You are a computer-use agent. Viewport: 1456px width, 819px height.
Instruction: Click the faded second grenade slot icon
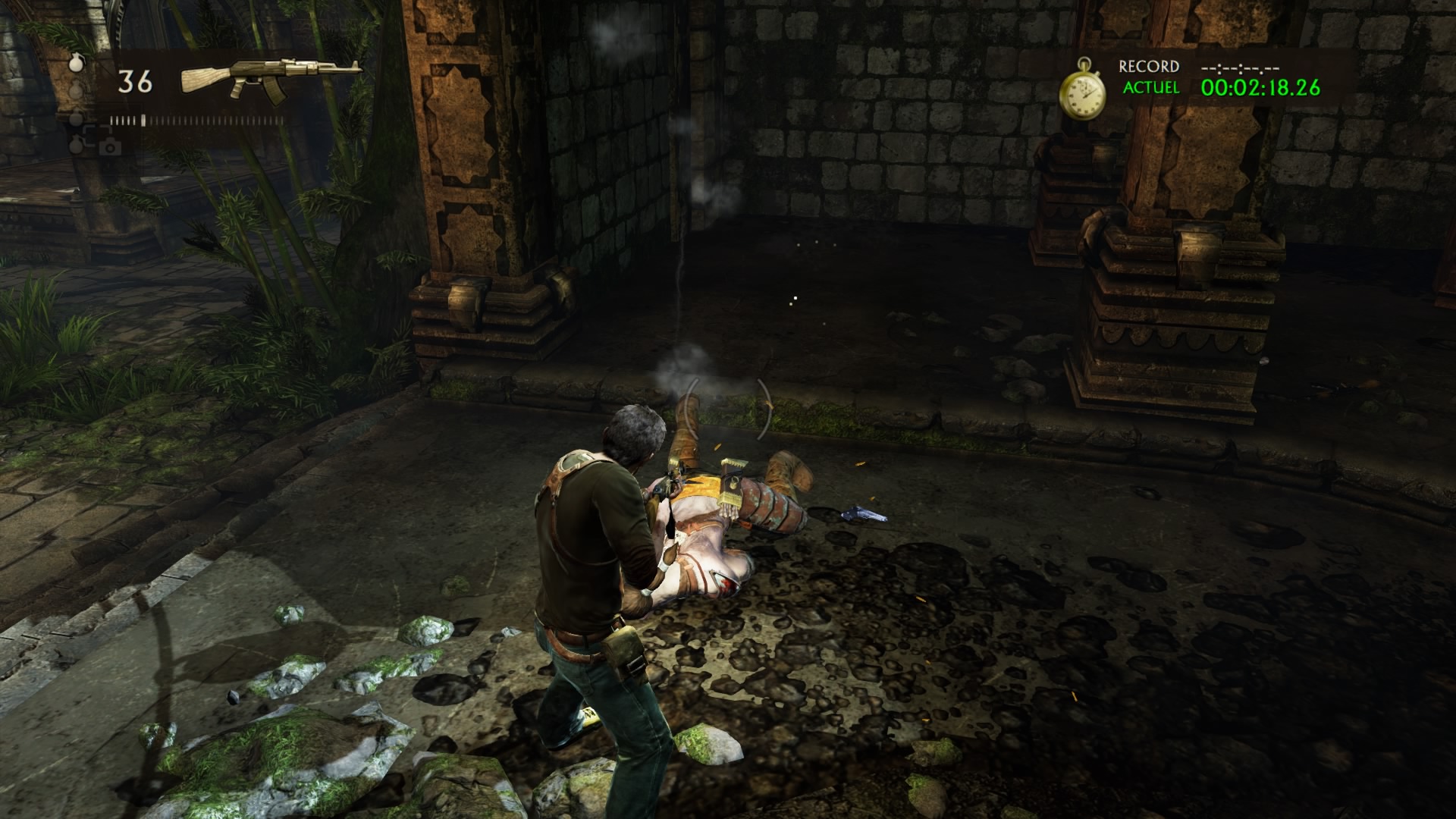pos(74,88)
